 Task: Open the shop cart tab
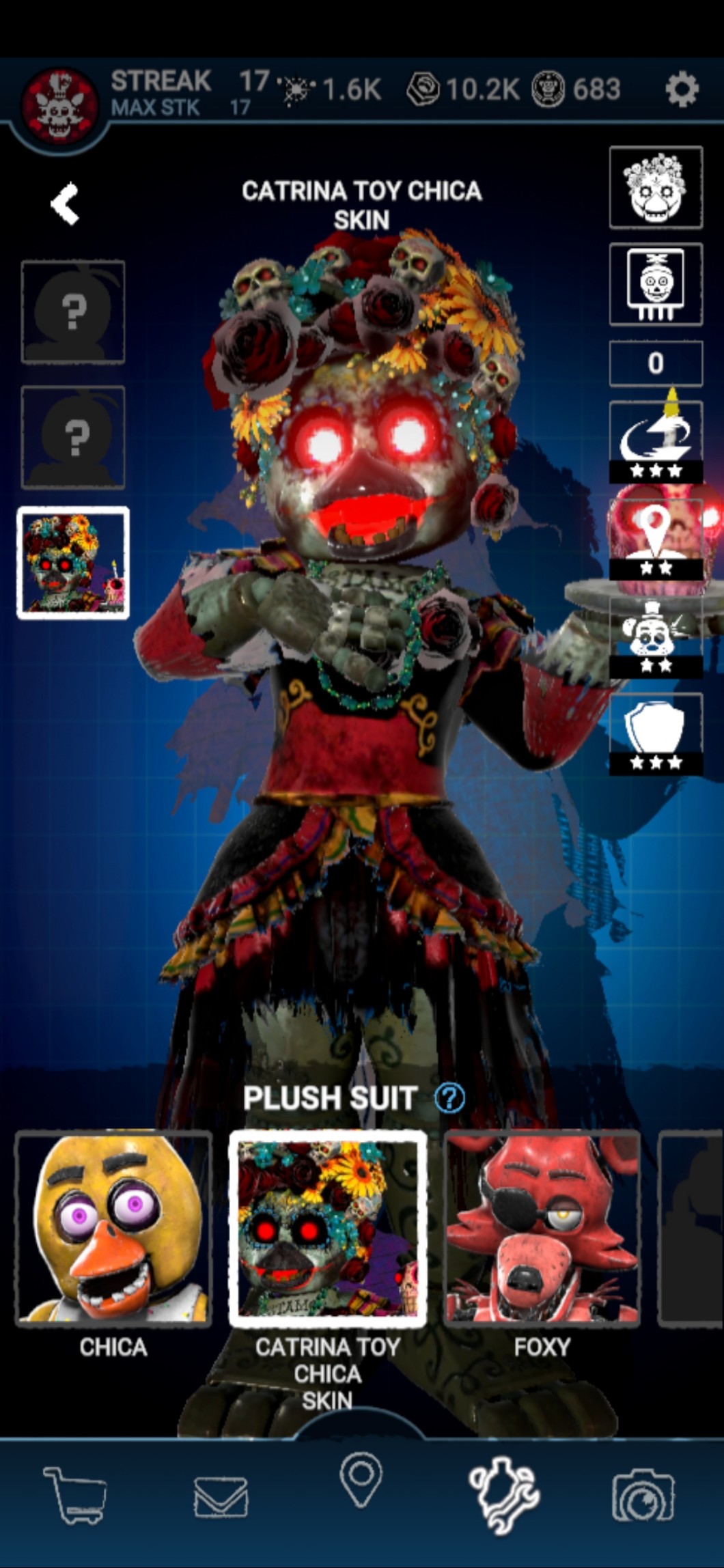click(75, 1494)
